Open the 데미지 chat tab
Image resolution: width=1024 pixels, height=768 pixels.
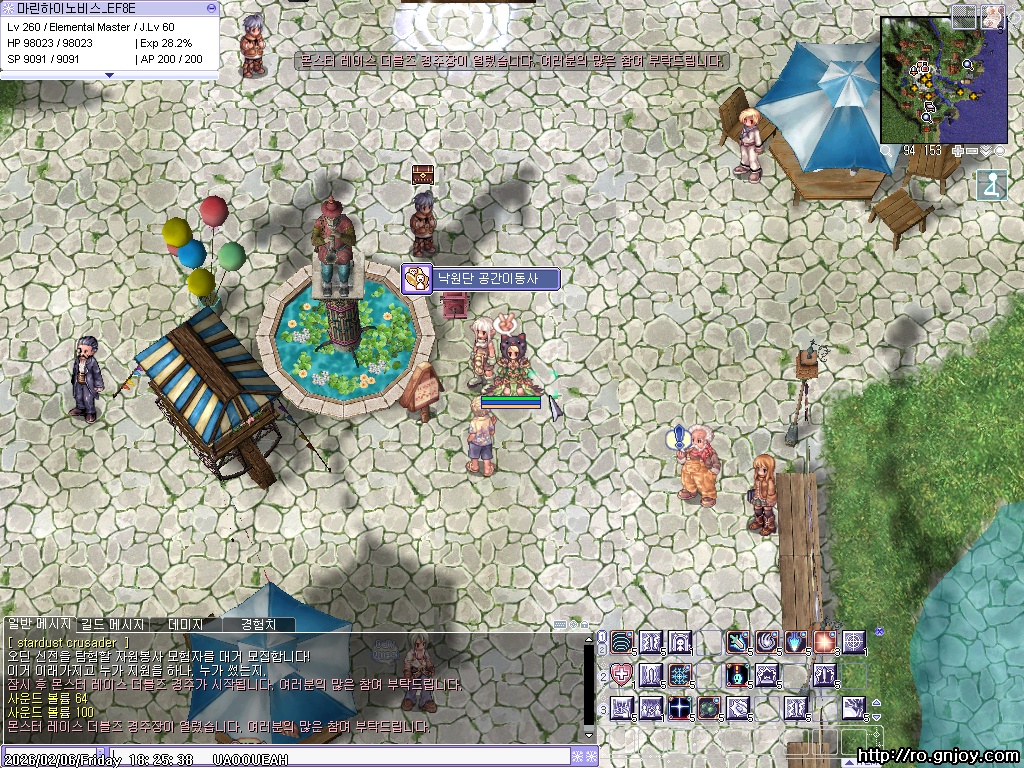tap(185, 624)
